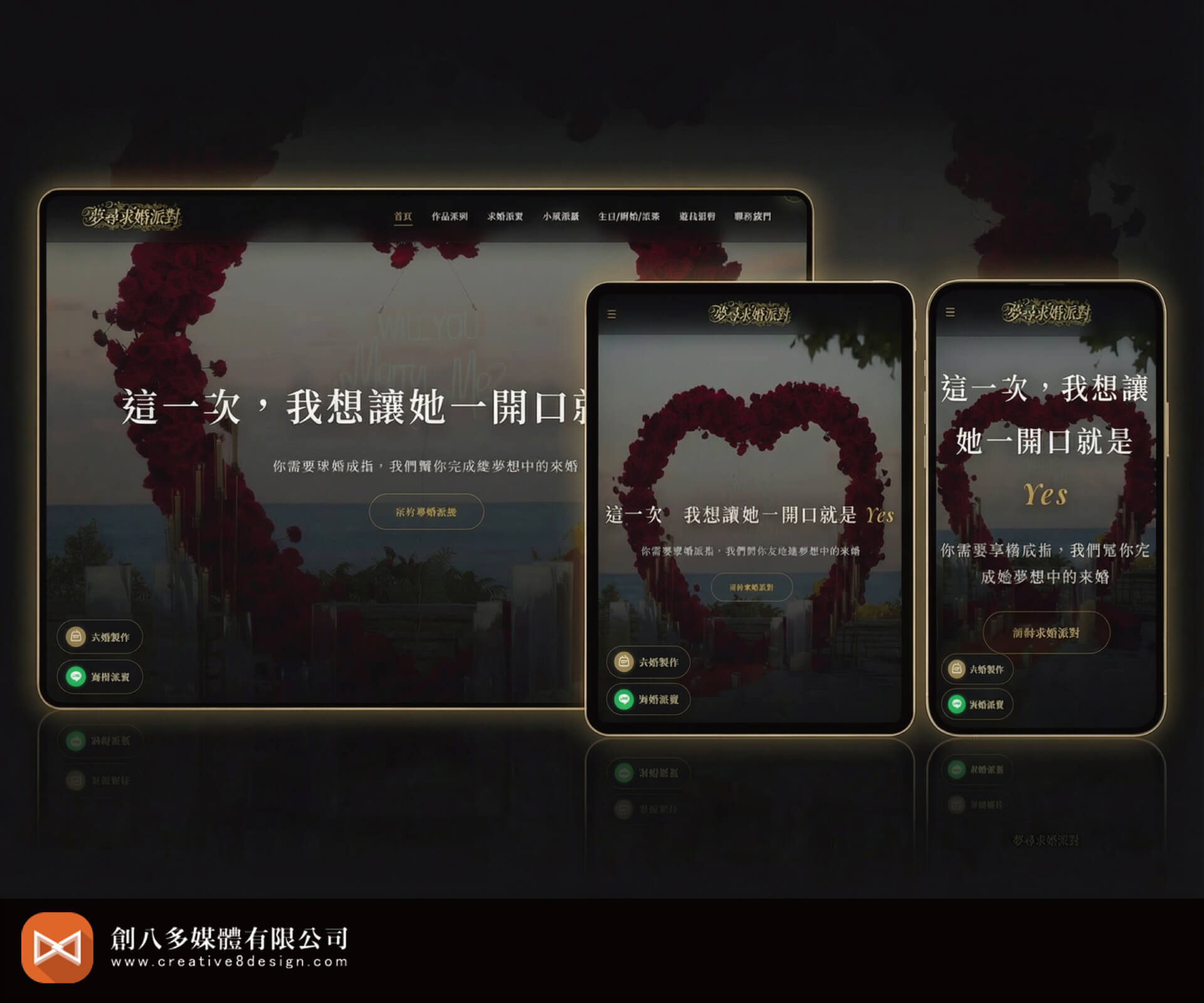Click the tablet mockup's heart-shaped hero image

(752, 451)
